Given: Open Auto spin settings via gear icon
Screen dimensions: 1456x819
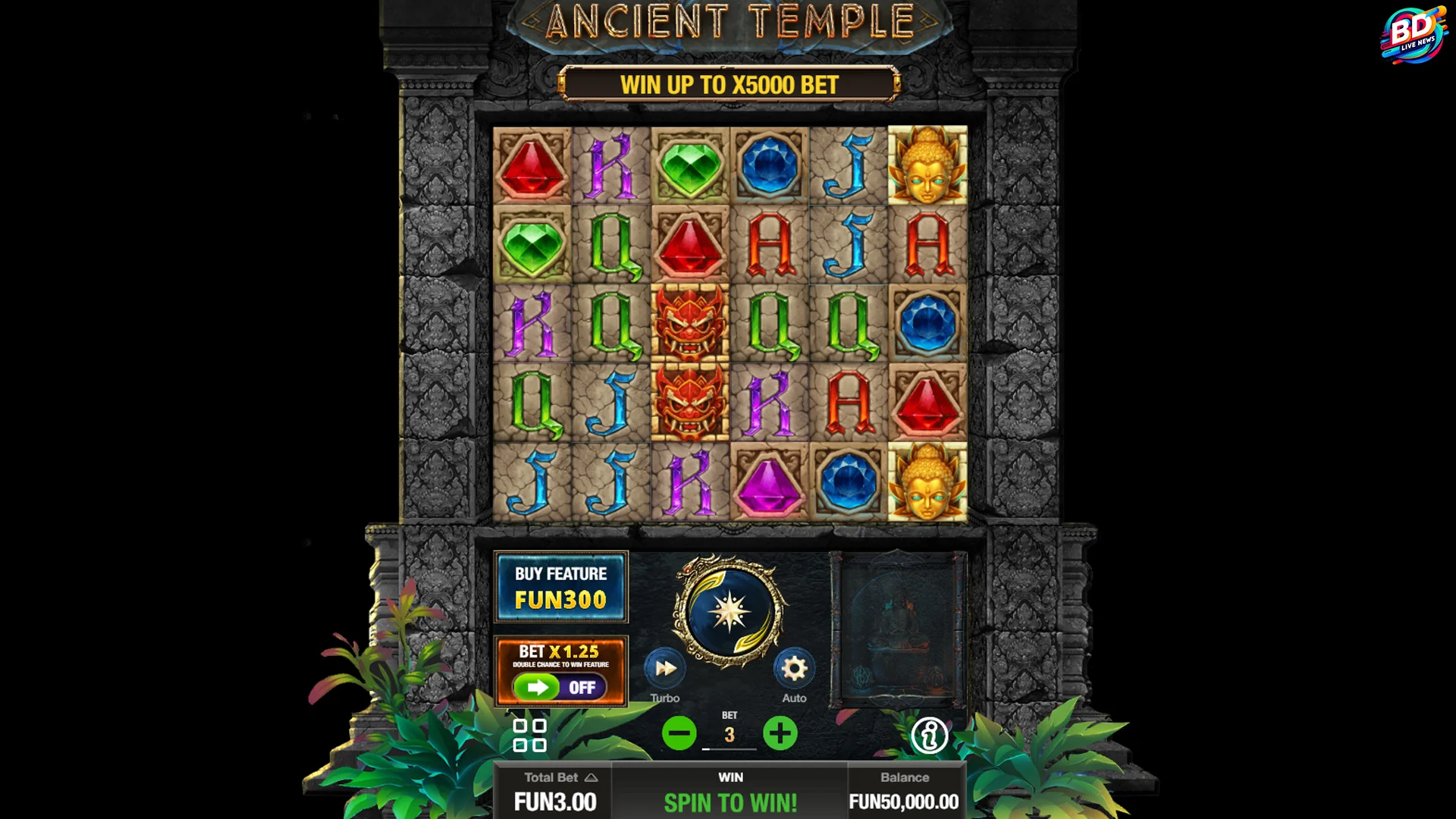Looking at the screenshot, I should pos(794,669).
